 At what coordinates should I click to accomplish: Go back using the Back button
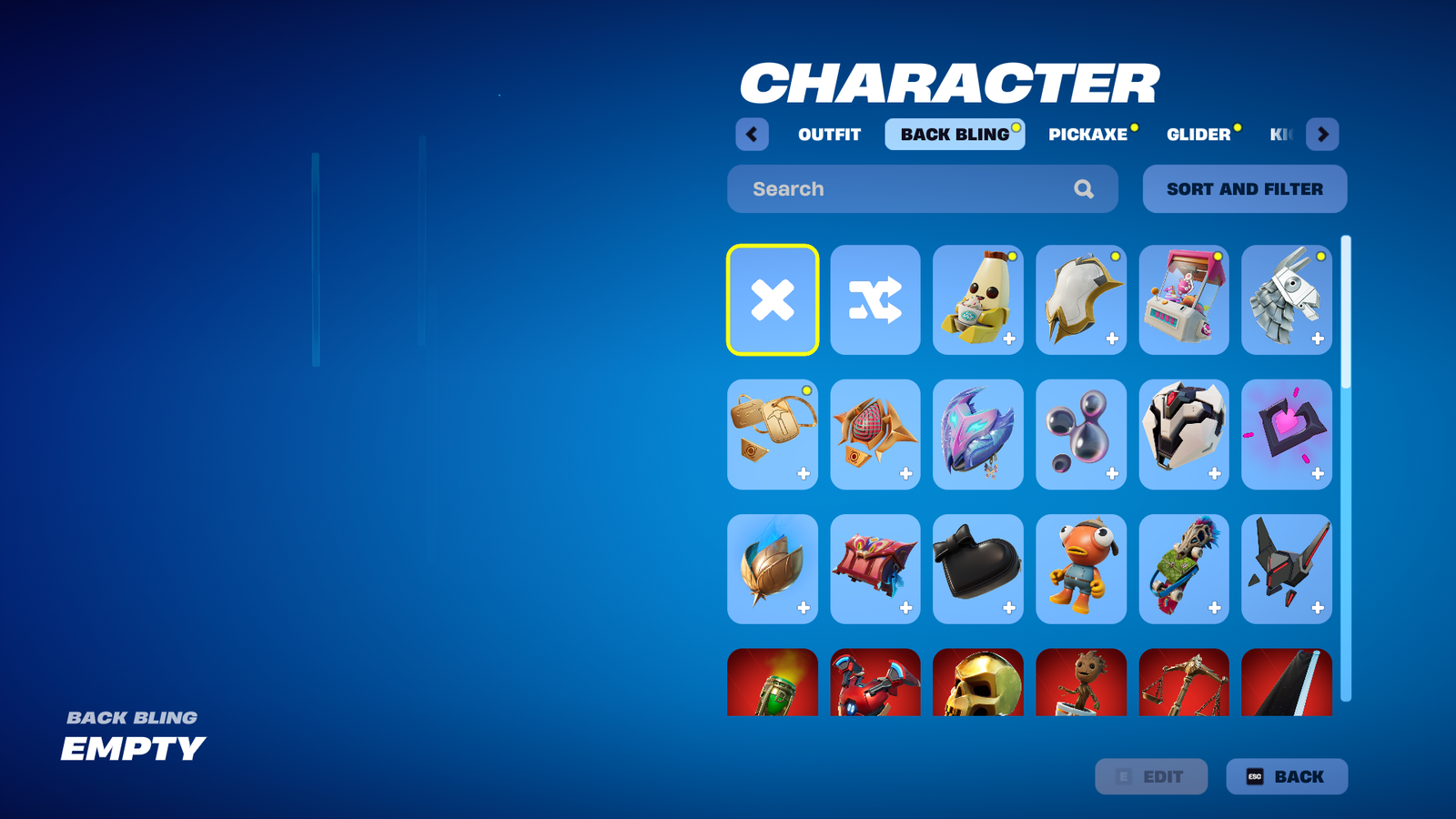[1286, 776]
